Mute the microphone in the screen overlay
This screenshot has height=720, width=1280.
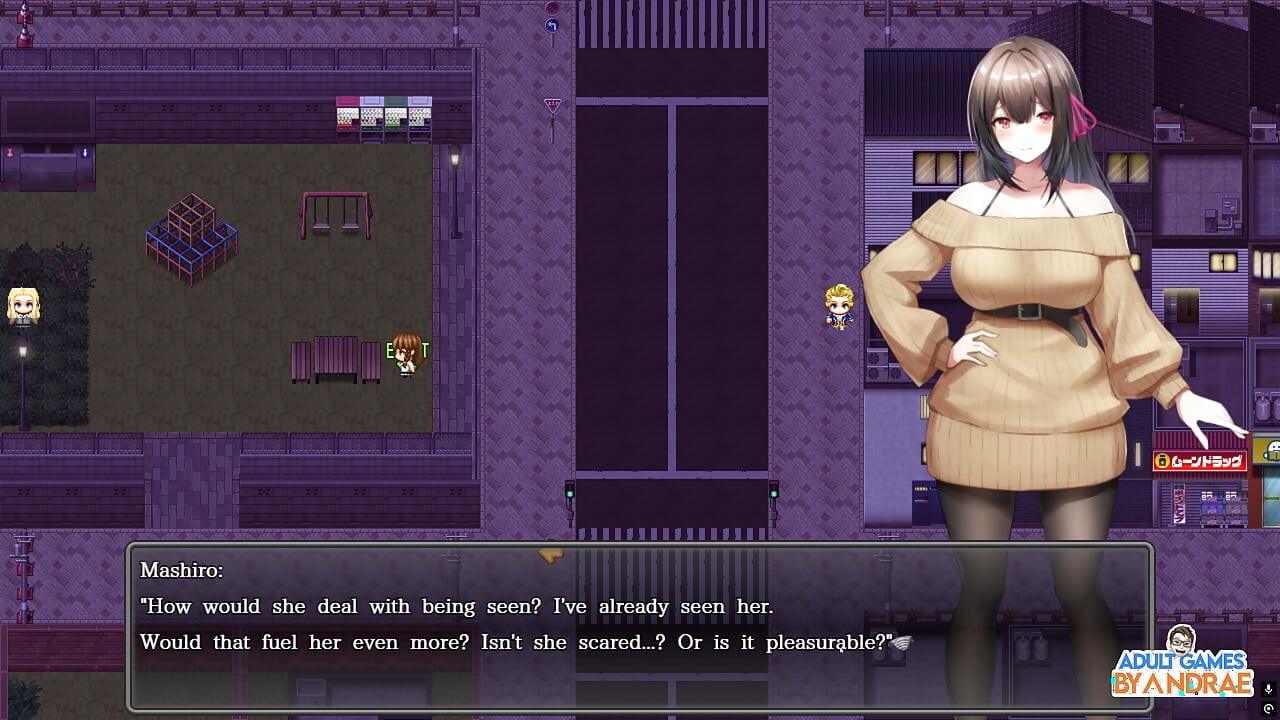pyautogui.click(x=1268, y=690)
